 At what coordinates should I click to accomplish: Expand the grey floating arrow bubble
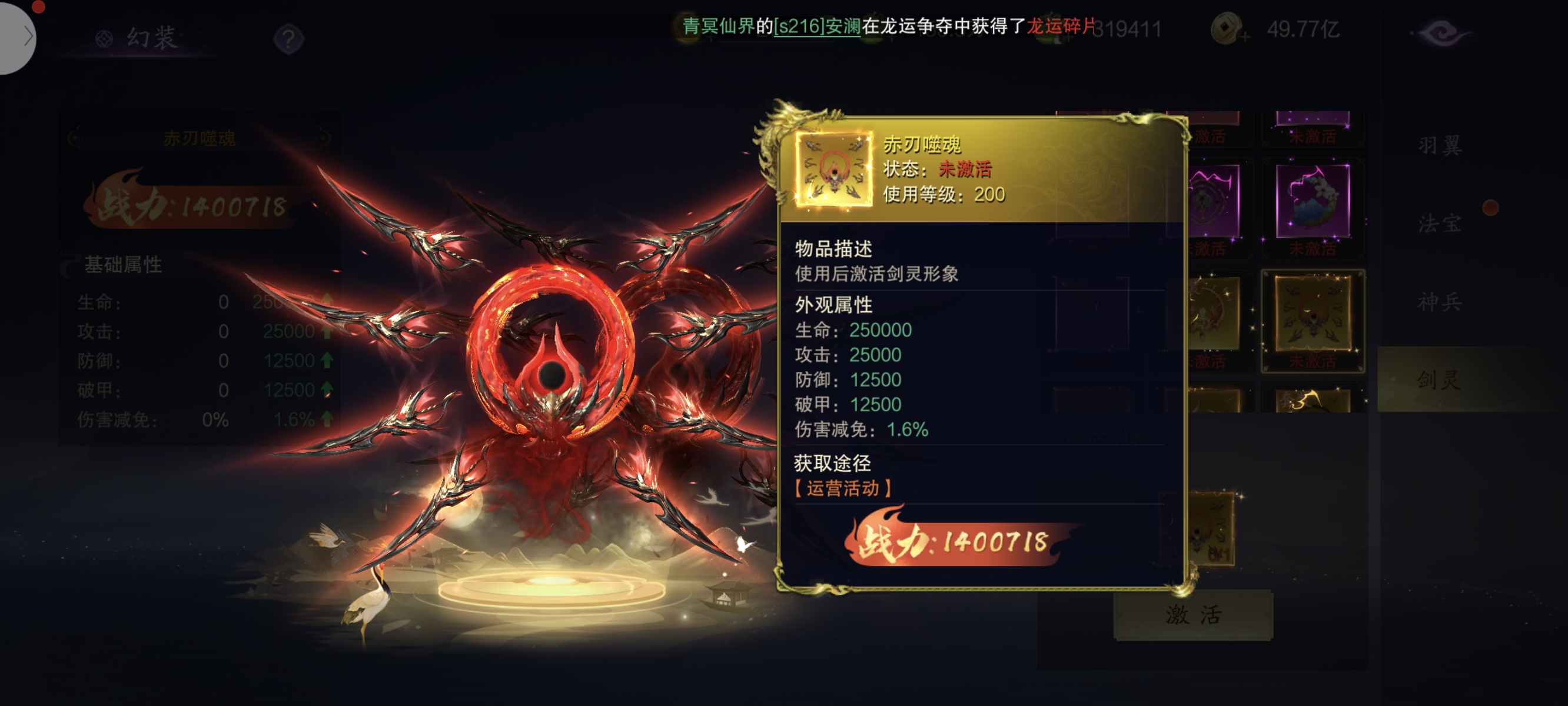(17, 36)
